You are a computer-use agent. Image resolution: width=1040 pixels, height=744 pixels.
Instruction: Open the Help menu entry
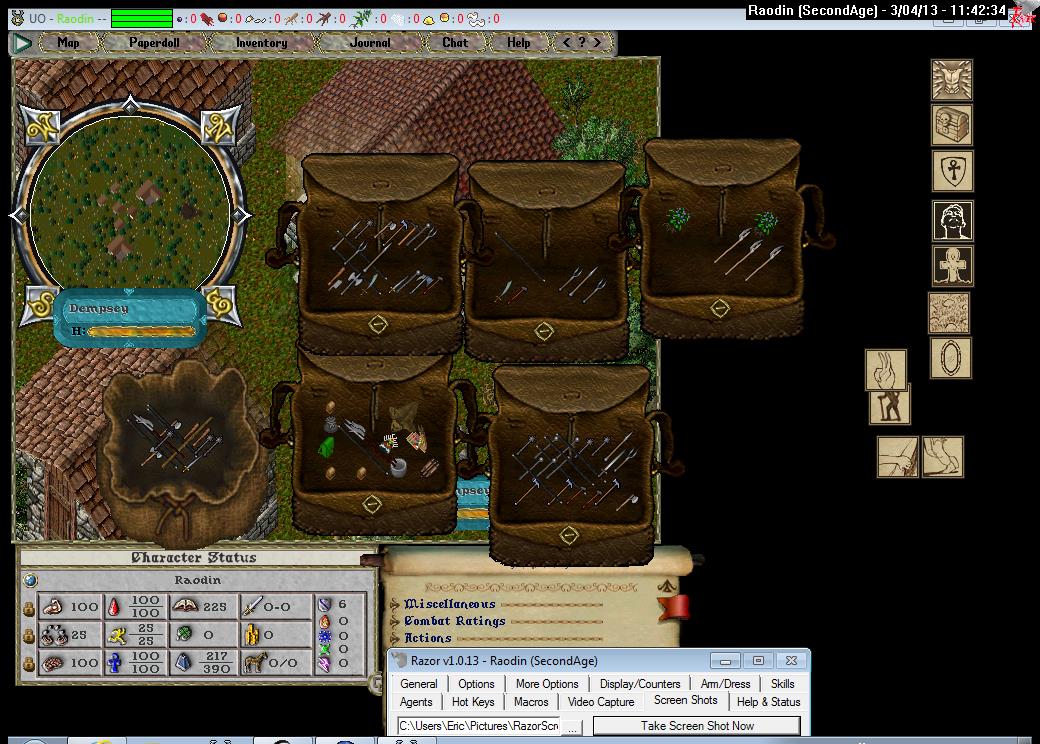518,43
